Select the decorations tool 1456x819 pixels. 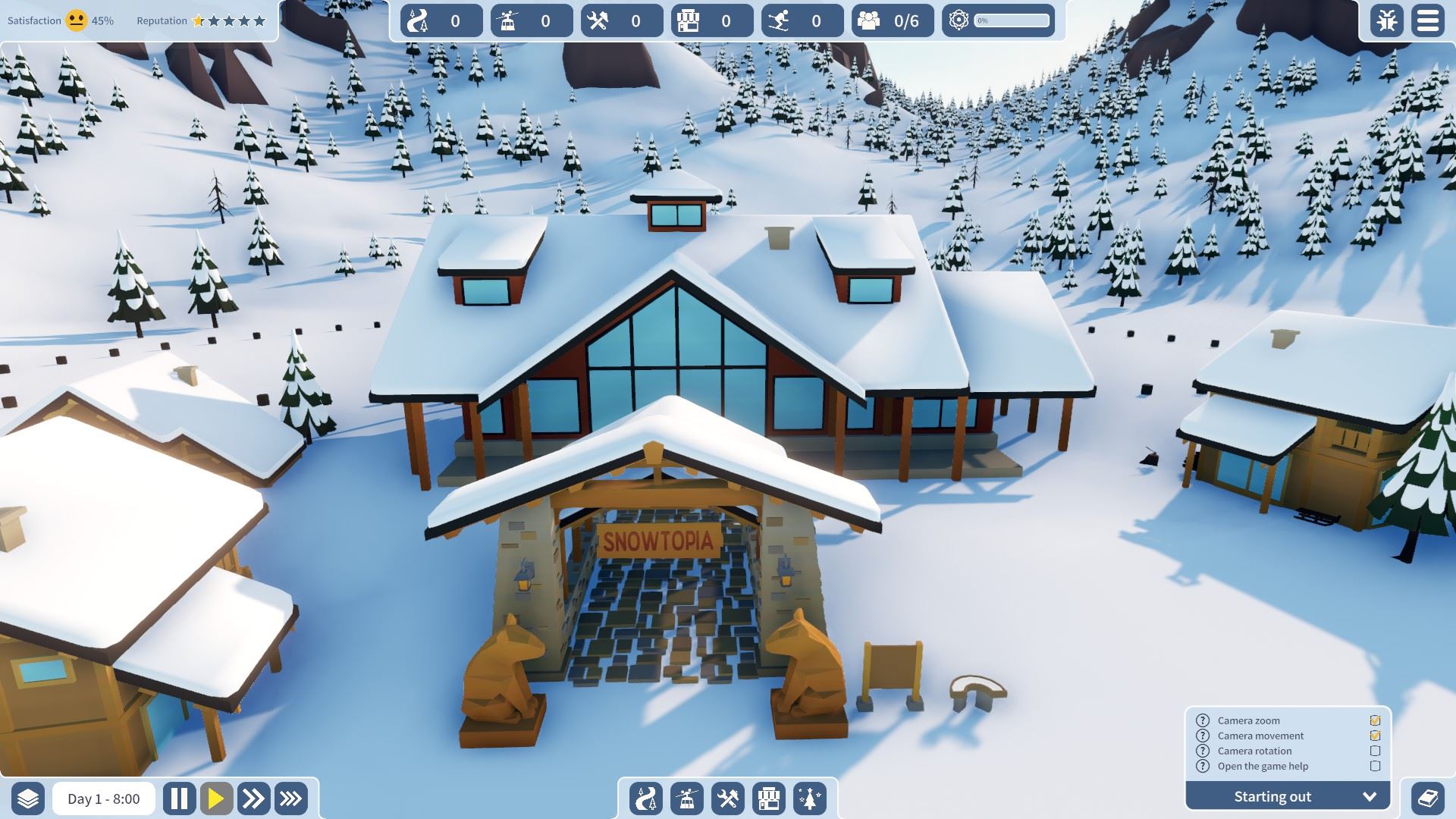810,798
